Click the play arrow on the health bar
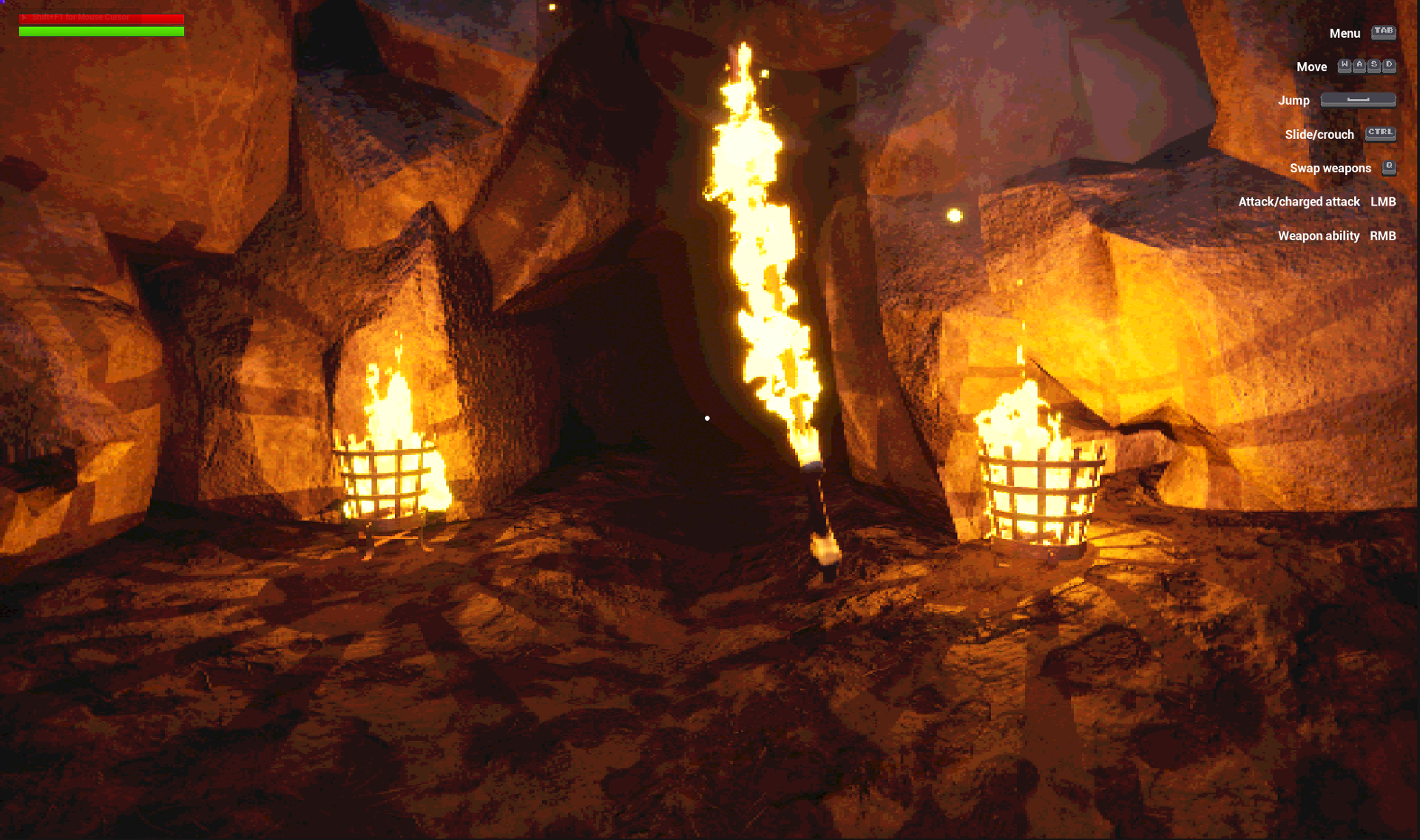This screenshot has height=840, width=1420. [x=24, y=16]
